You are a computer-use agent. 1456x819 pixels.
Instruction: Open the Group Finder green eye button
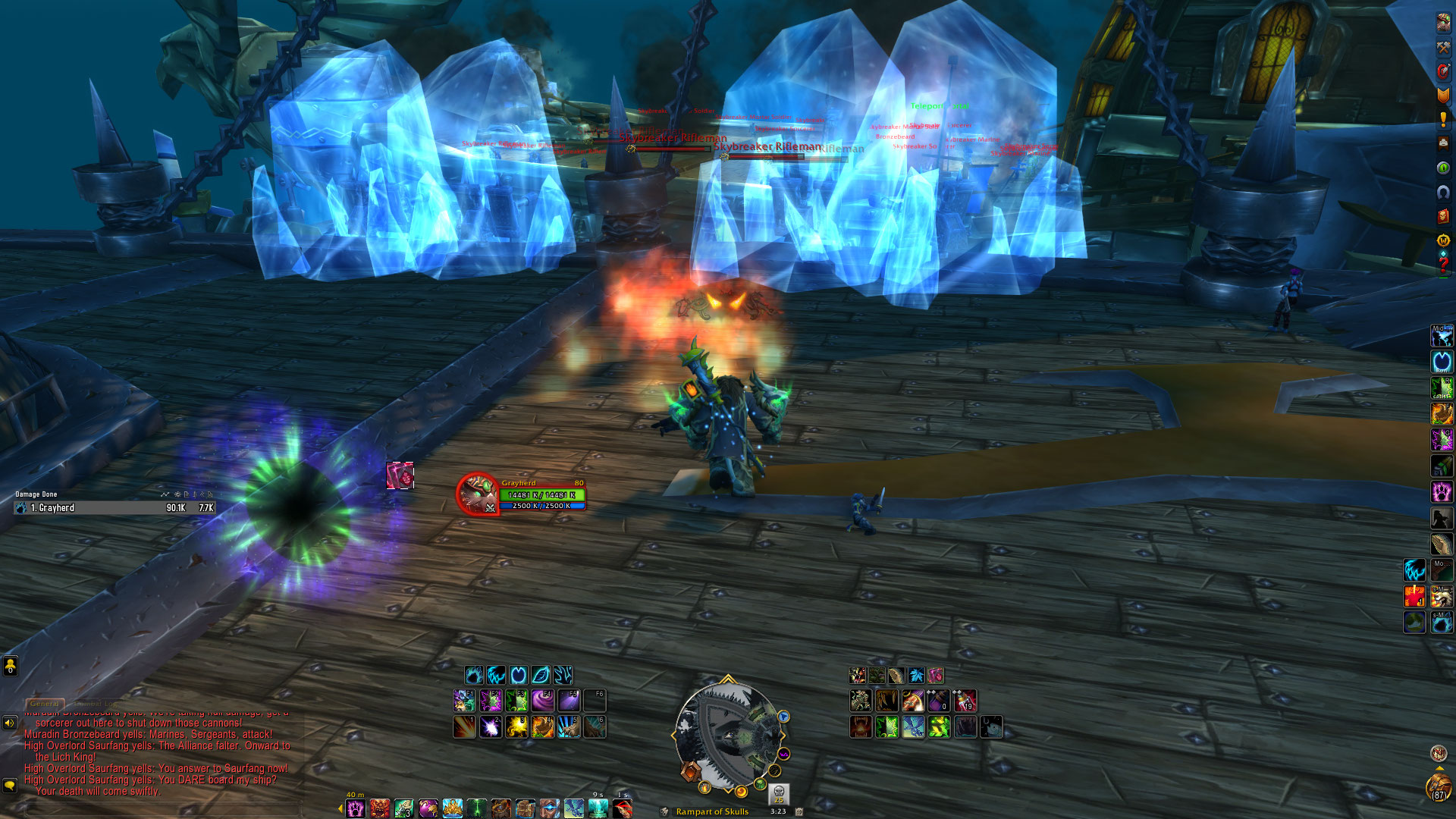click(x=1443, y=168)
